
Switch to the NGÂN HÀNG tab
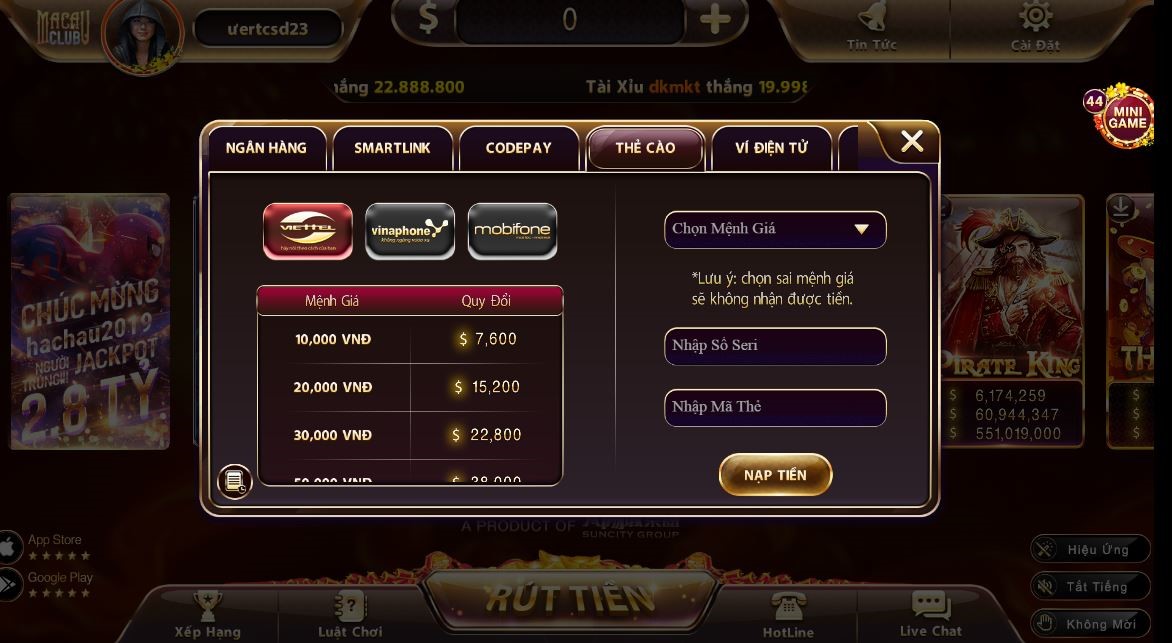click(266, 148)
